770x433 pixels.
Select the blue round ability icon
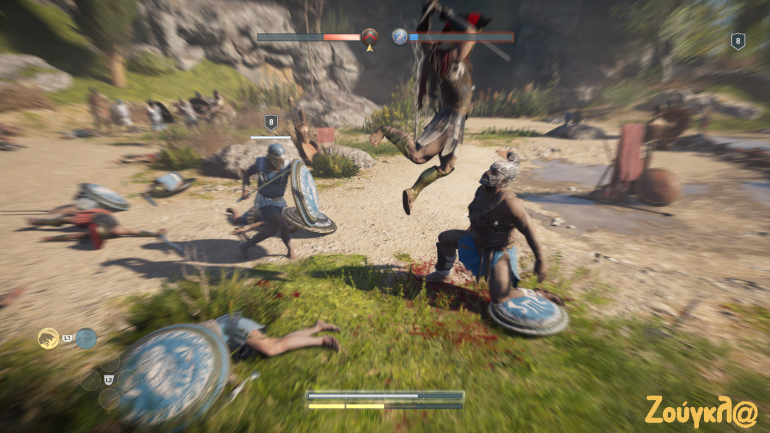point(86,338)
